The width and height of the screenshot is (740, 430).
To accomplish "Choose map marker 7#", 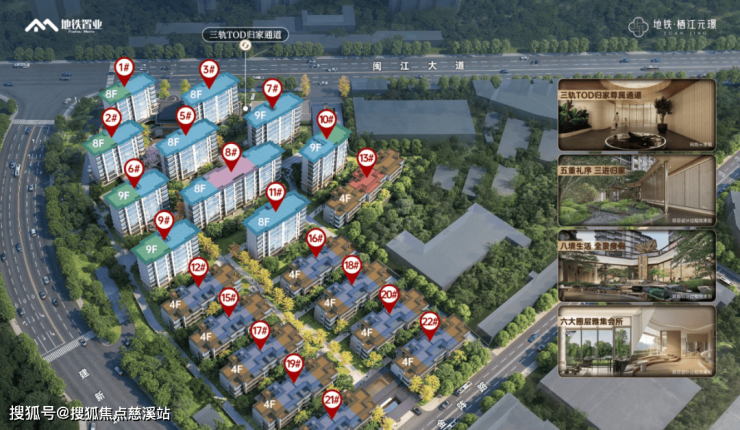I will pos(272,88).
